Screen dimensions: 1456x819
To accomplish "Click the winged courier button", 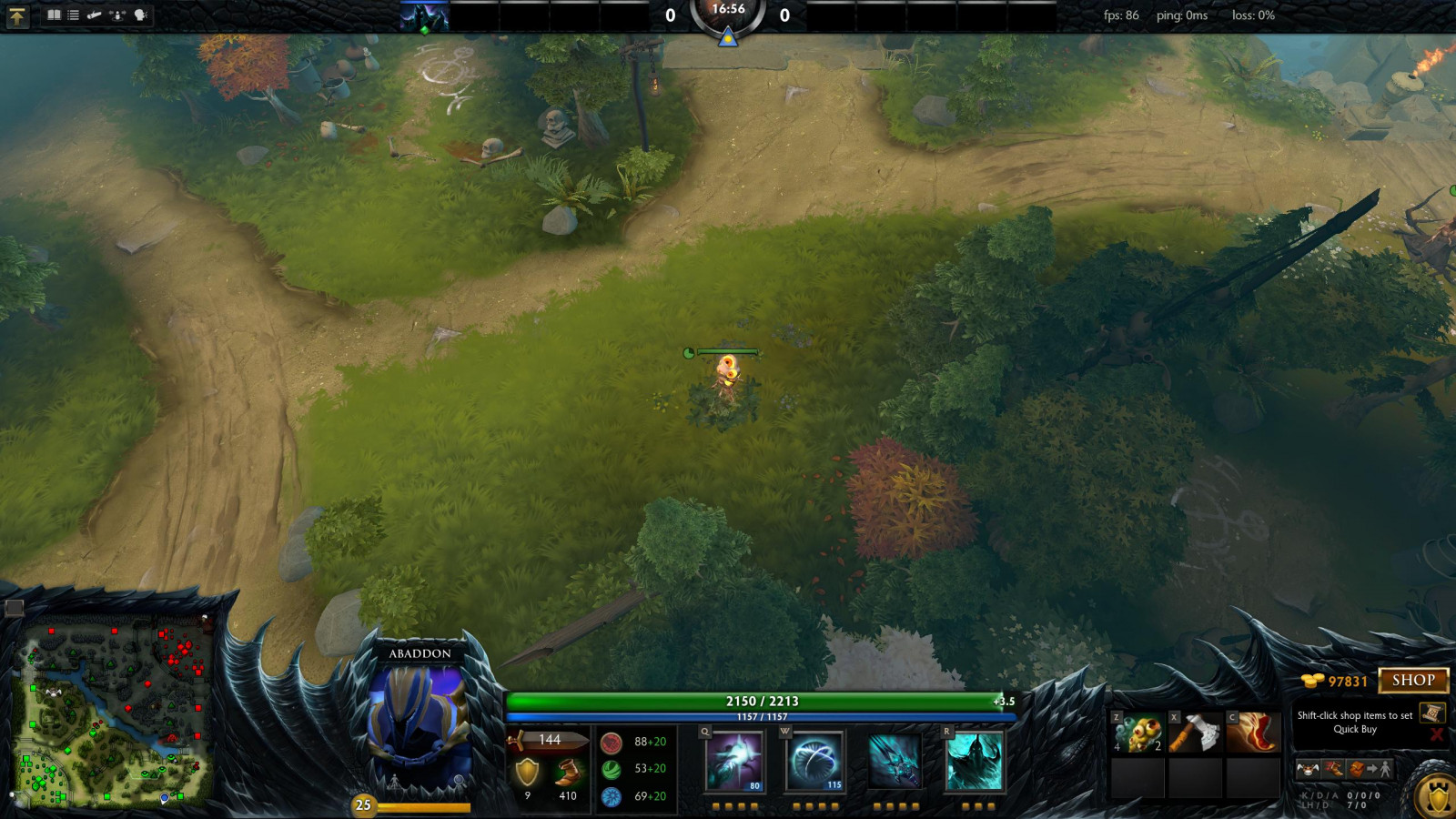I will [1308, 770].
